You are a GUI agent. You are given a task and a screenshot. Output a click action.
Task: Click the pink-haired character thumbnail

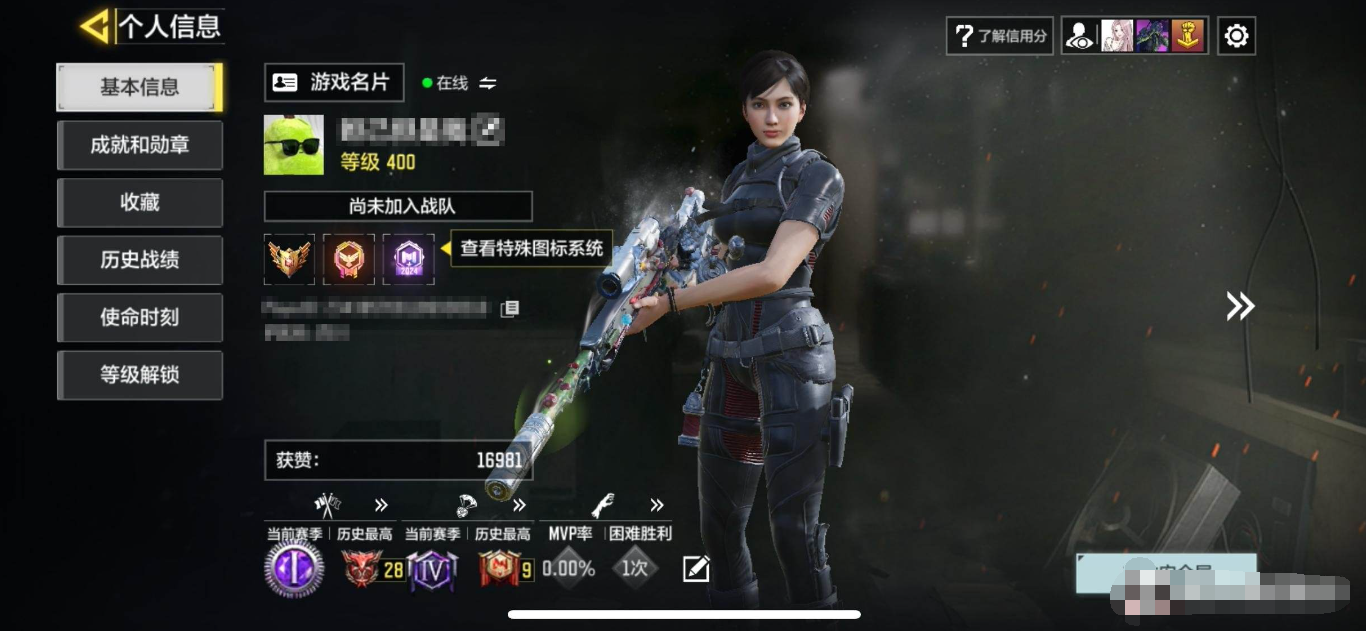[x=1117, y=36]
